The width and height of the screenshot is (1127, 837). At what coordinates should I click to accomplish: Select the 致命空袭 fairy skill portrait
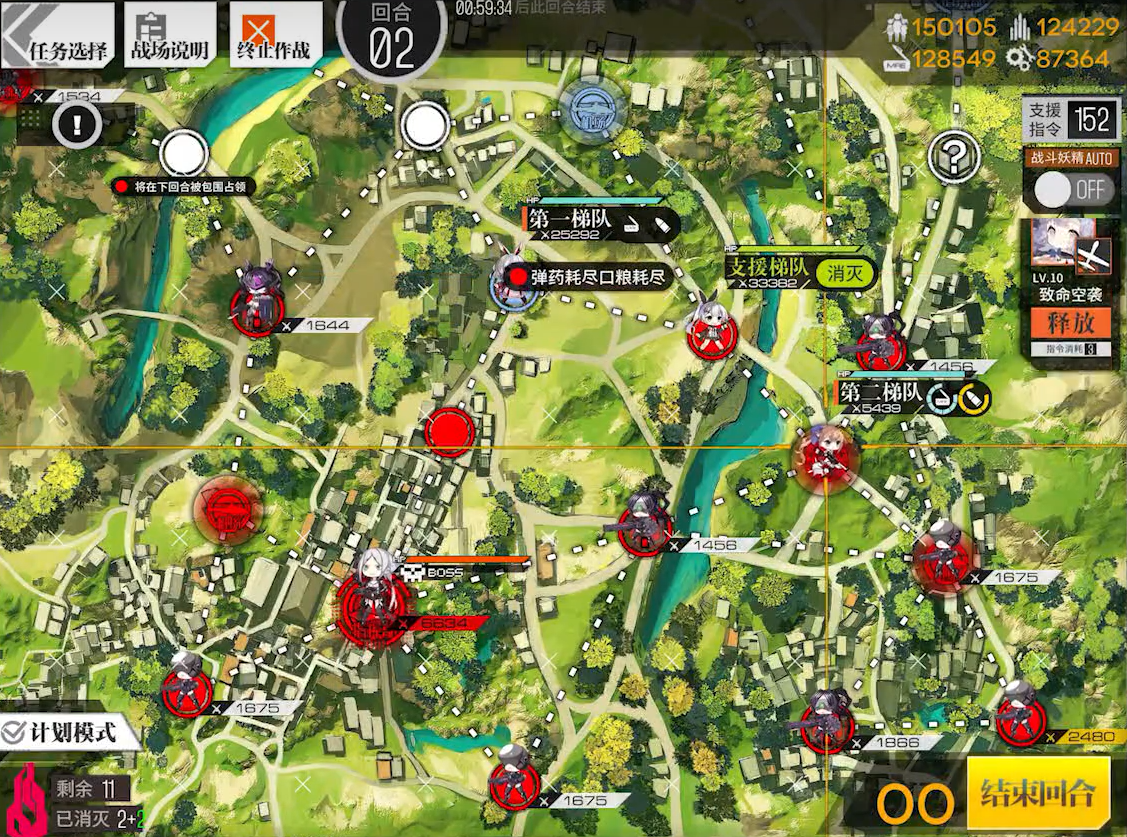point(1071,249)
